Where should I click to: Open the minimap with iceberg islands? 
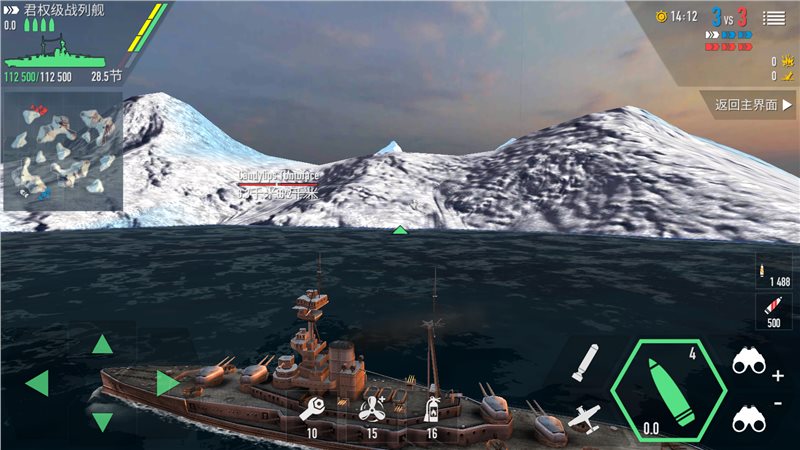point(62,150)
